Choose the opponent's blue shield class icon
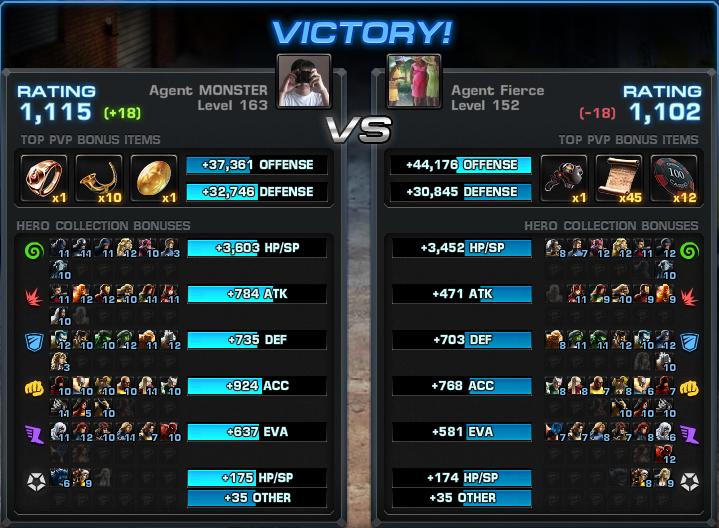The image size is (719, 528). pos(688,342)
